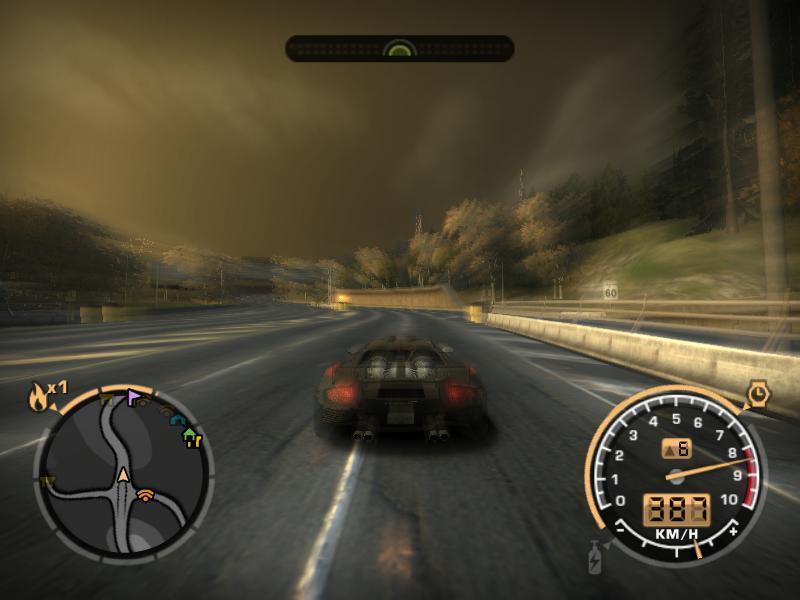Click the player arrow on the minimap
Screen dimensions: 800x600
[x=123, y=475]
